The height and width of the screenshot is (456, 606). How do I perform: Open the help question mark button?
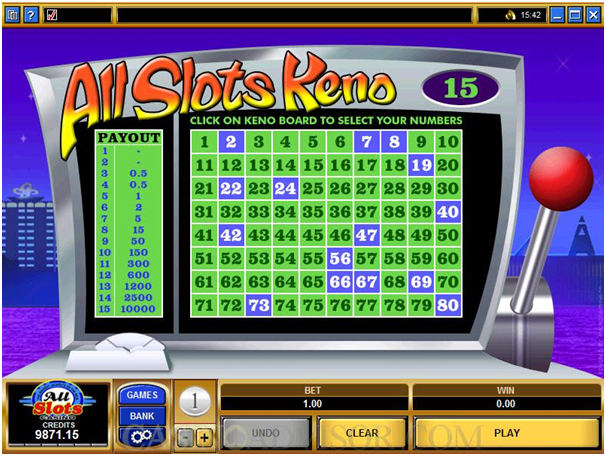point(31,15)
